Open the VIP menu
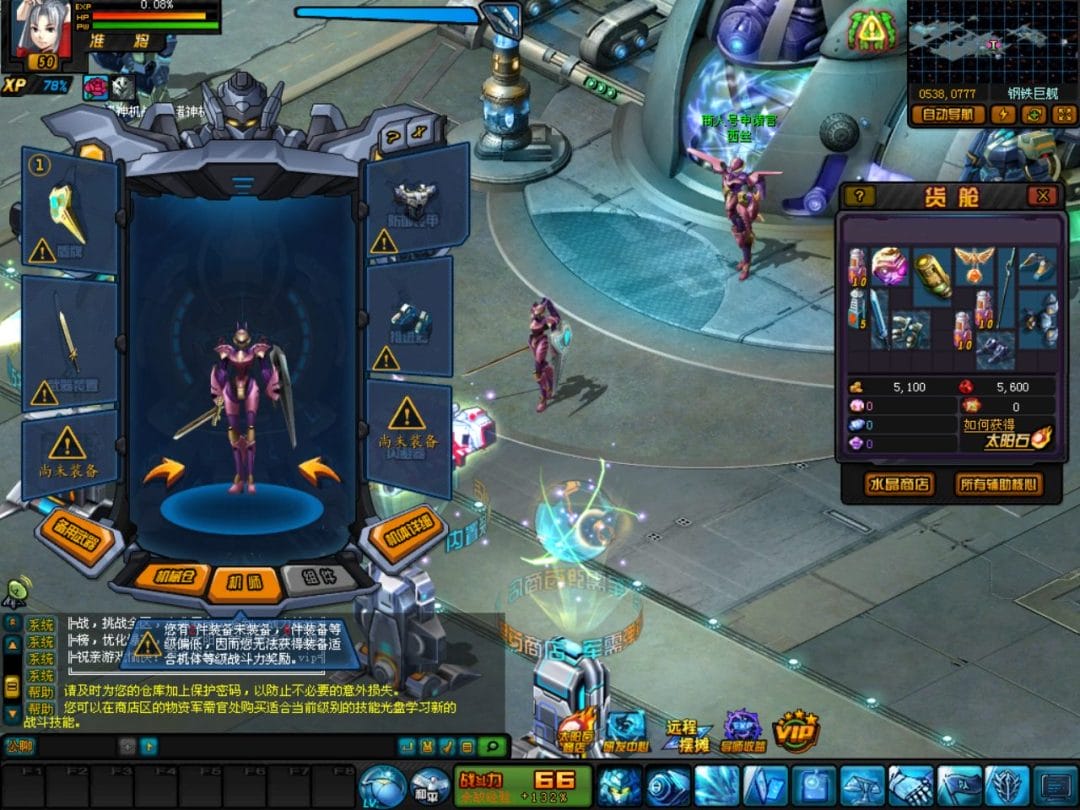Image resolution: width=1080 pixels, height=810 pixels. pos(796,731)
